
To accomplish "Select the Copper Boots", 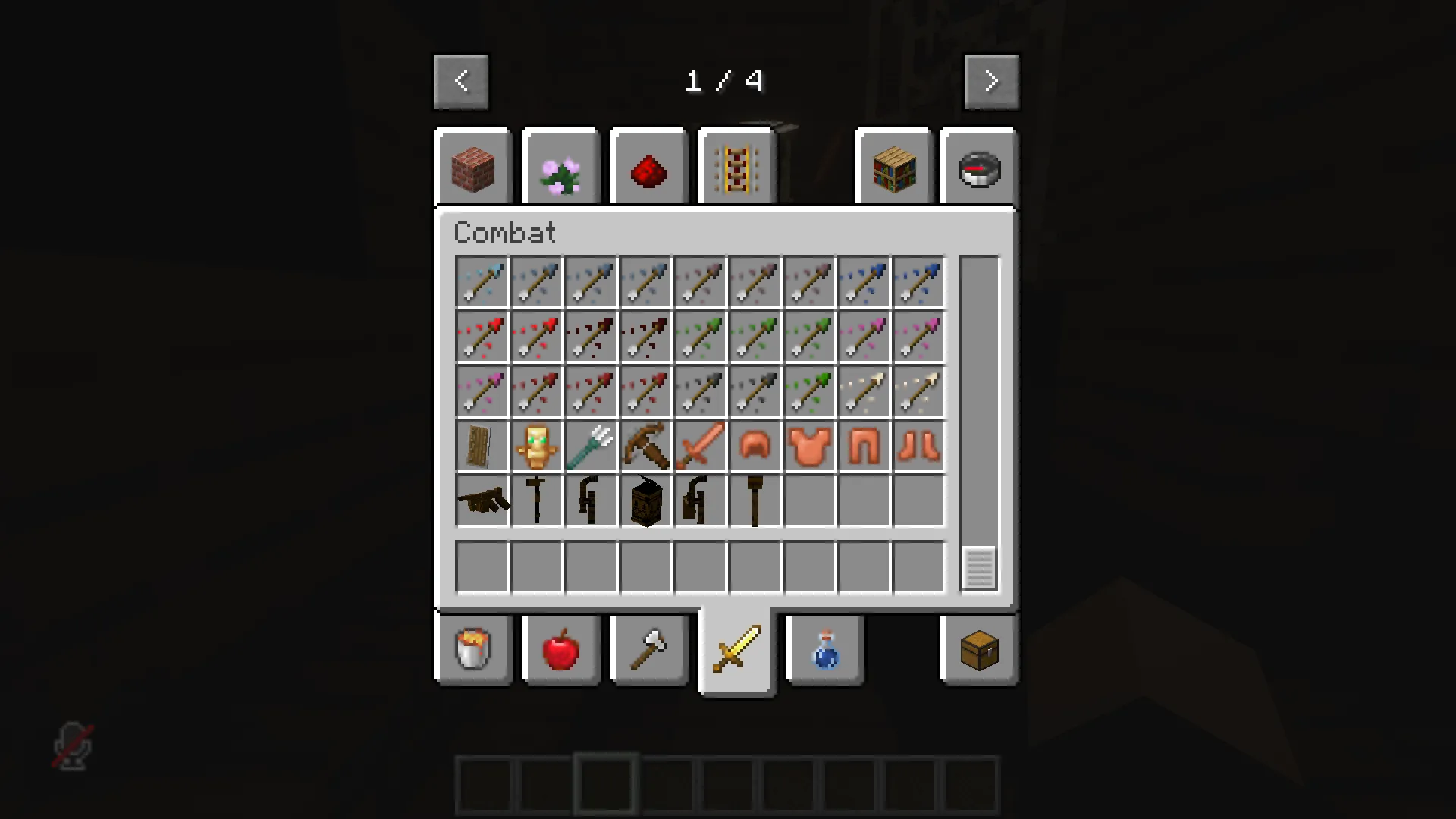I will tap(918, 446).
